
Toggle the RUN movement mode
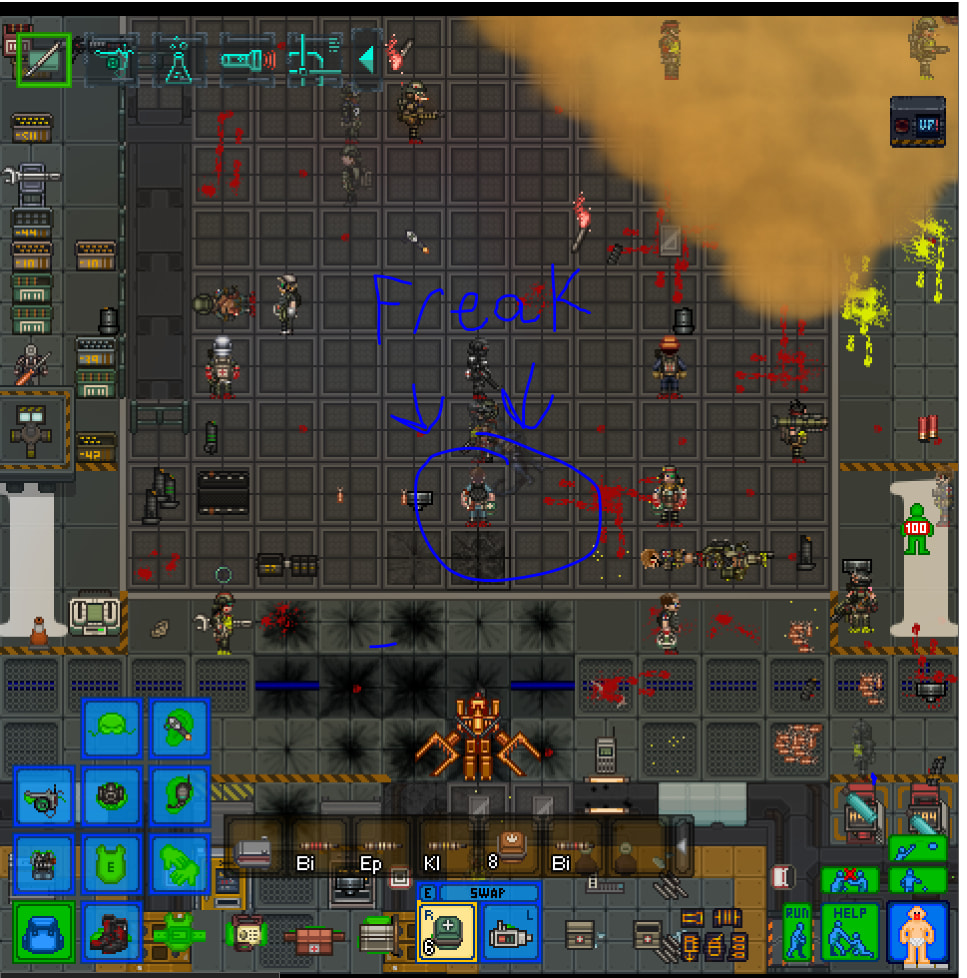pos(797,932)
